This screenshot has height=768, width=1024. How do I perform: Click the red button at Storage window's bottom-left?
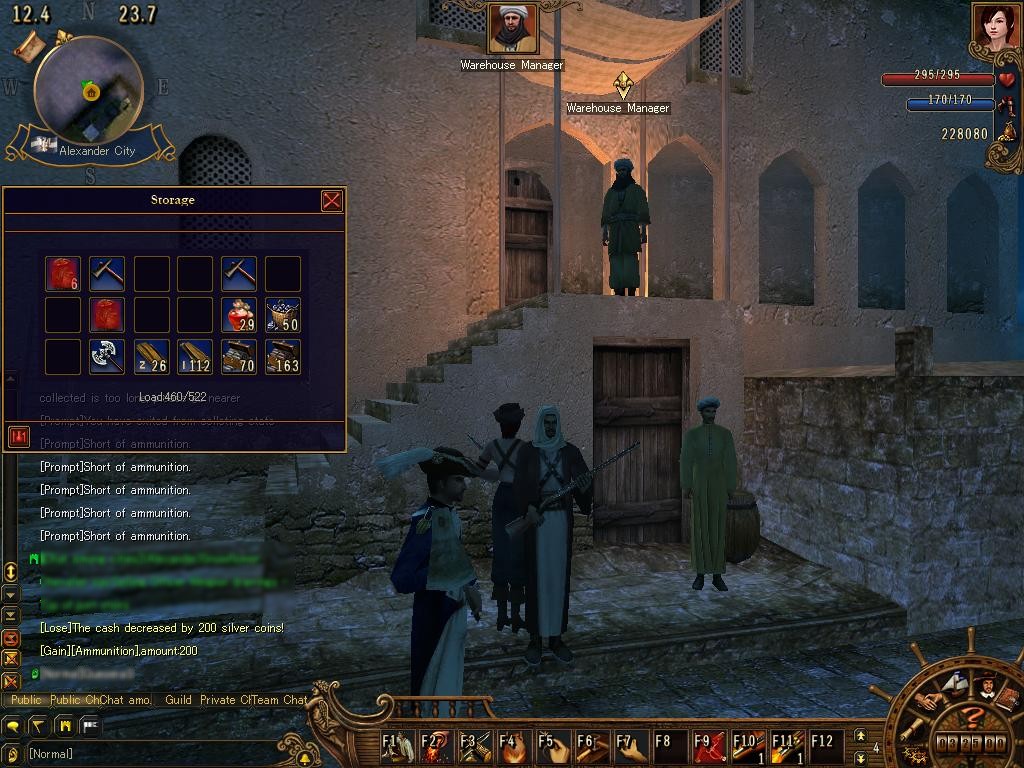coord(18,436)
